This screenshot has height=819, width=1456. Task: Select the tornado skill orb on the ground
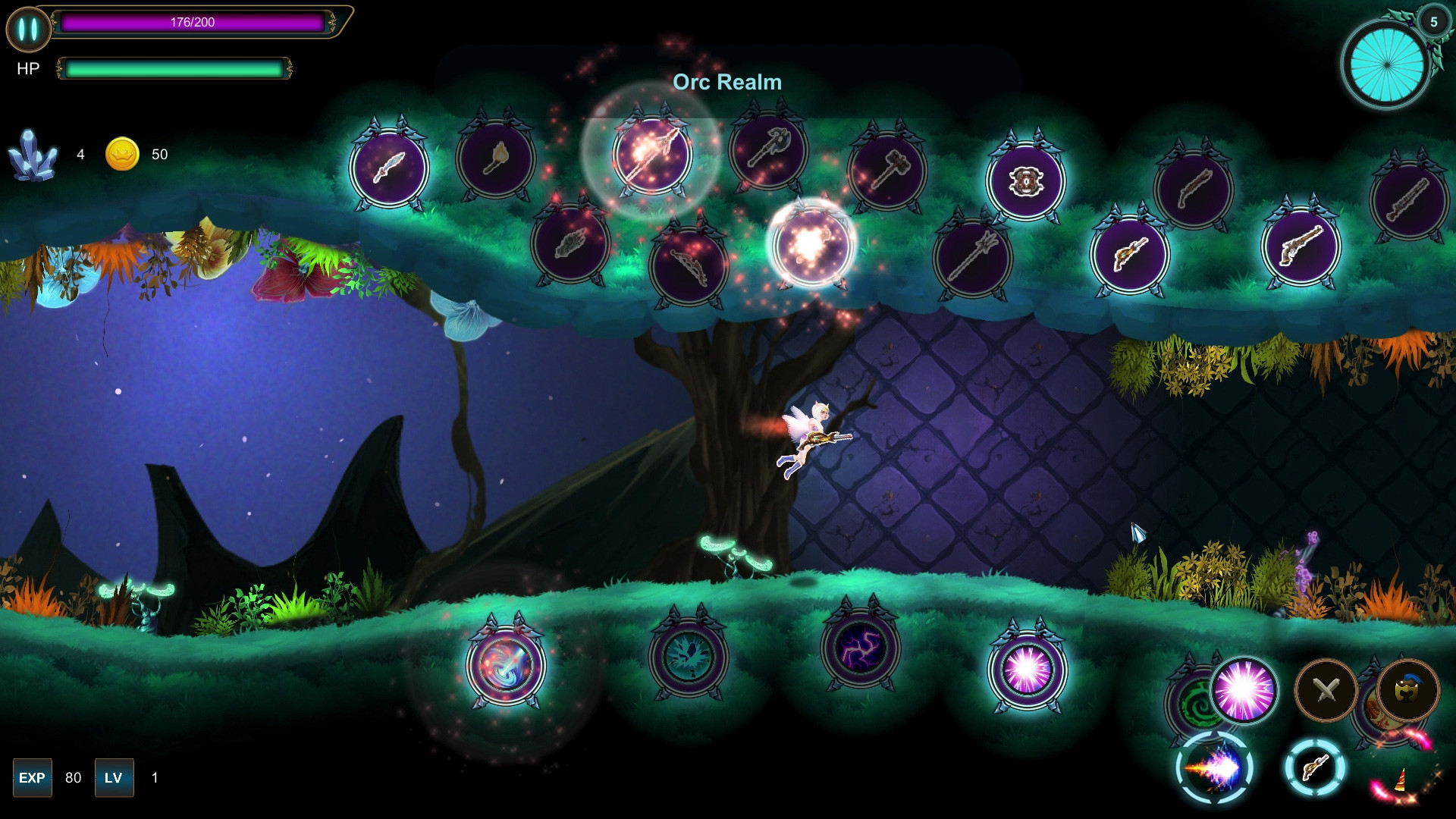click(x=507, y=661)
